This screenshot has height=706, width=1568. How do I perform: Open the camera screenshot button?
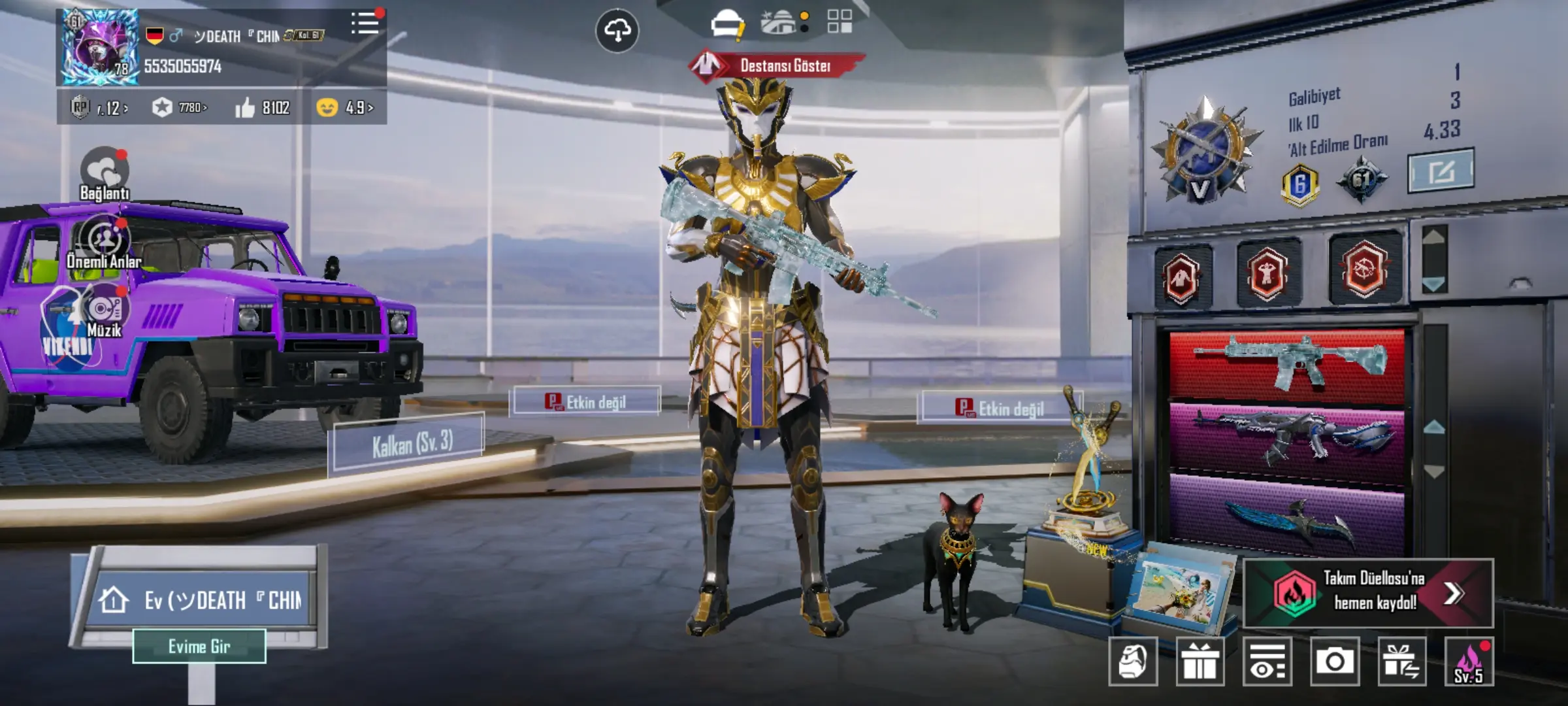pos(1334,662)
